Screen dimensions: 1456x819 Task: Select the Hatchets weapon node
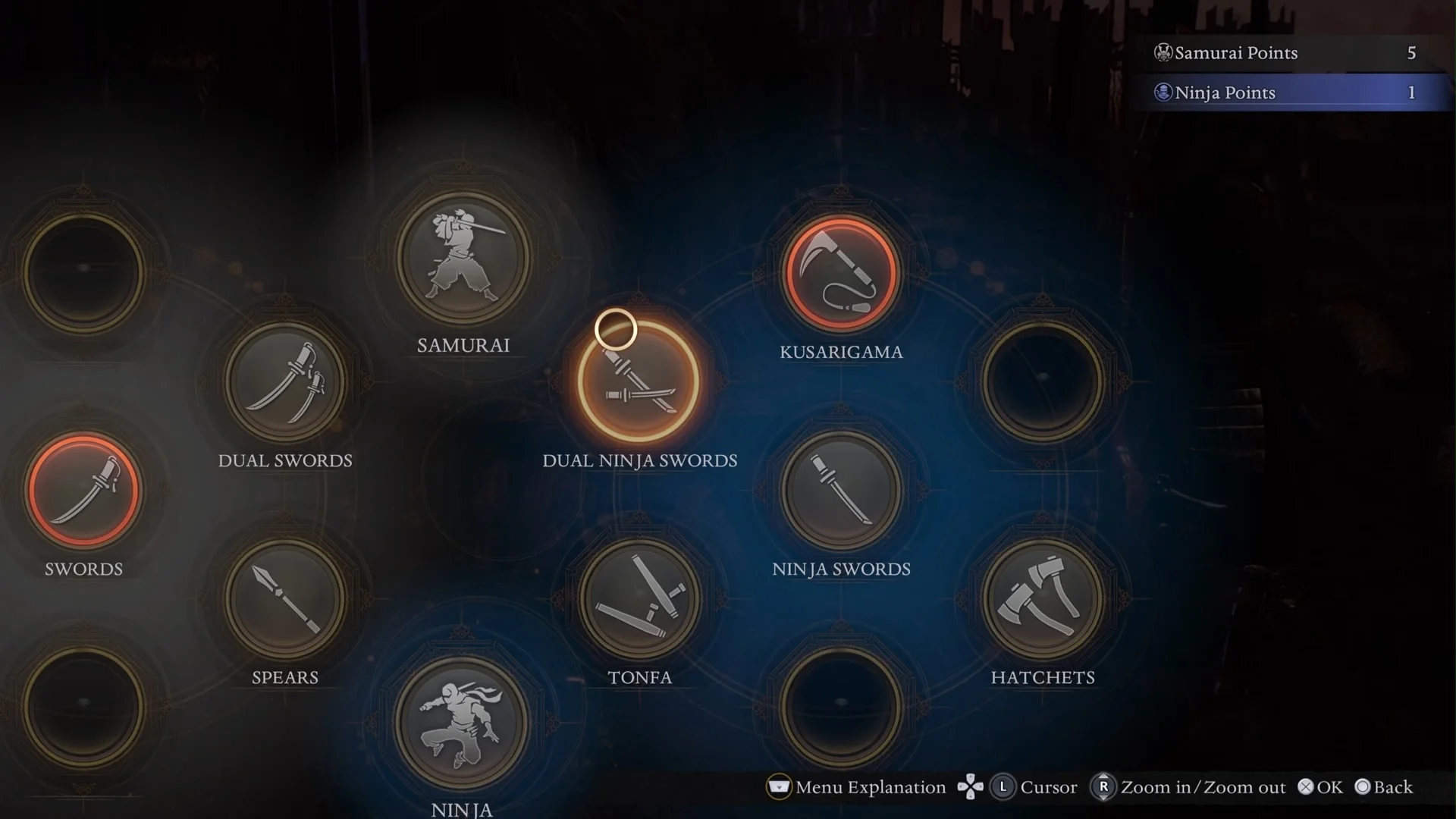click(1043, 599)
